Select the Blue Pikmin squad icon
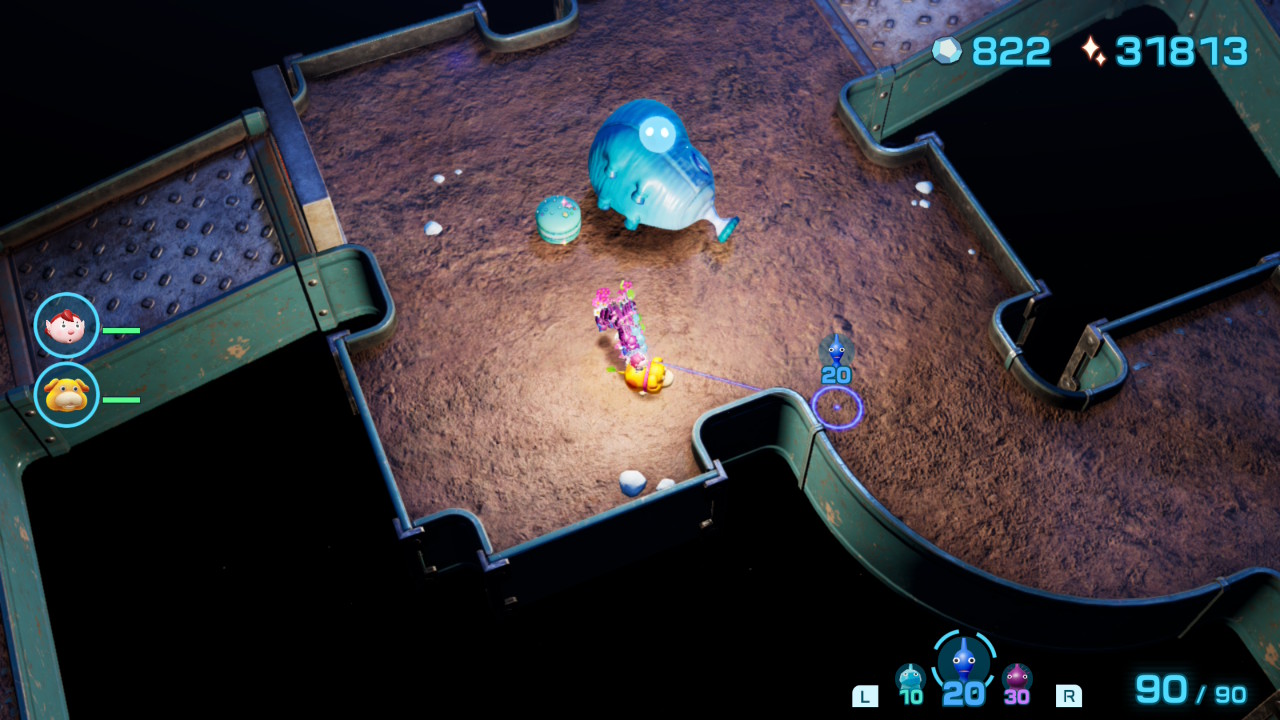 964,661
